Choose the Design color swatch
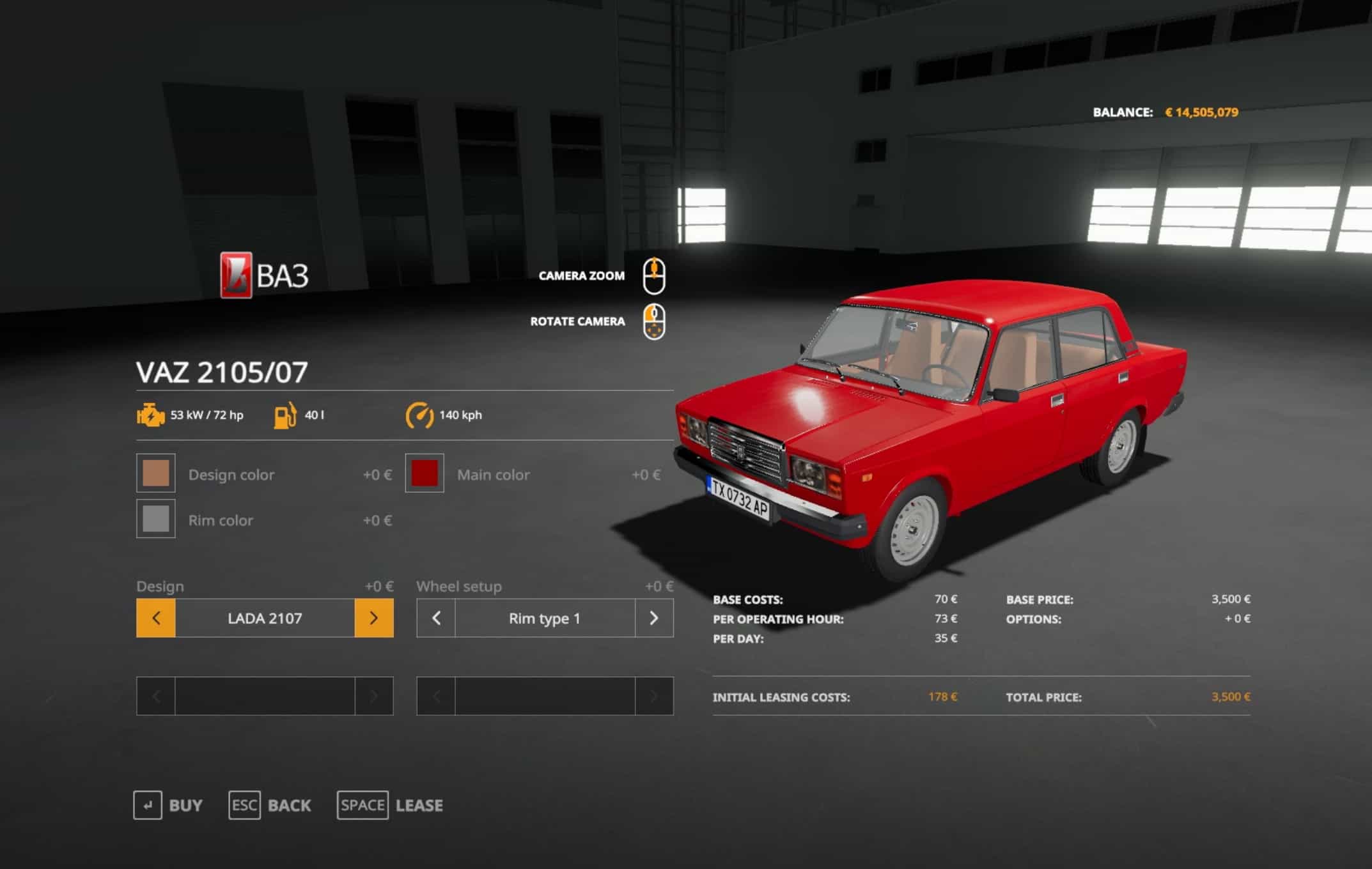The height and width of the screenshot is (869, 1372). coord(156,473)
